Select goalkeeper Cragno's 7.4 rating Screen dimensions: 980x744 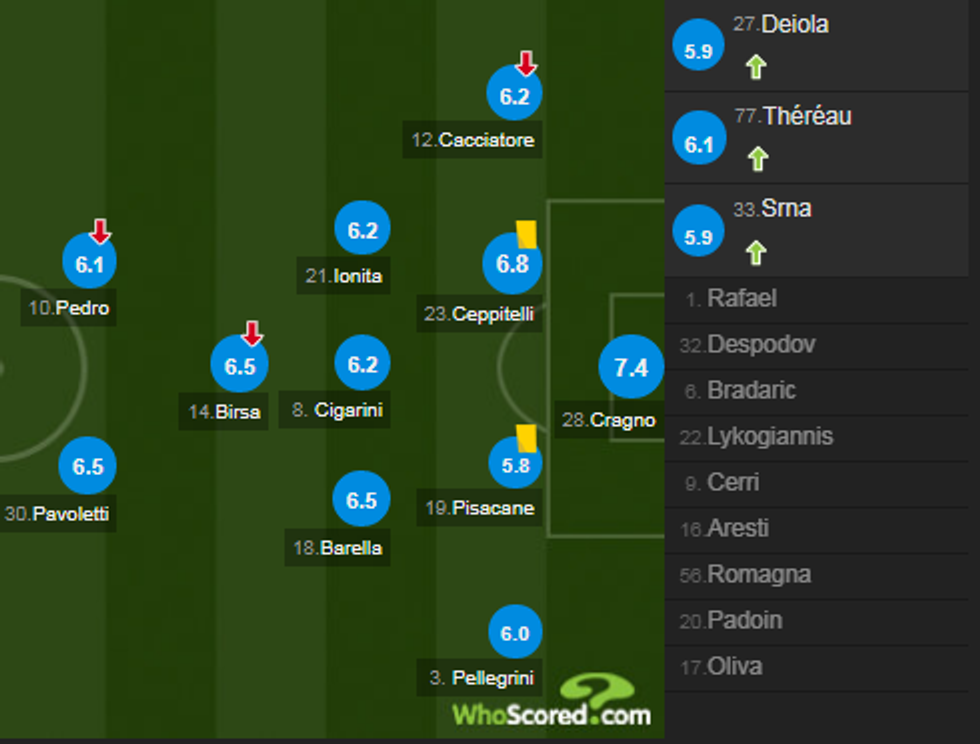coord(631,368)
